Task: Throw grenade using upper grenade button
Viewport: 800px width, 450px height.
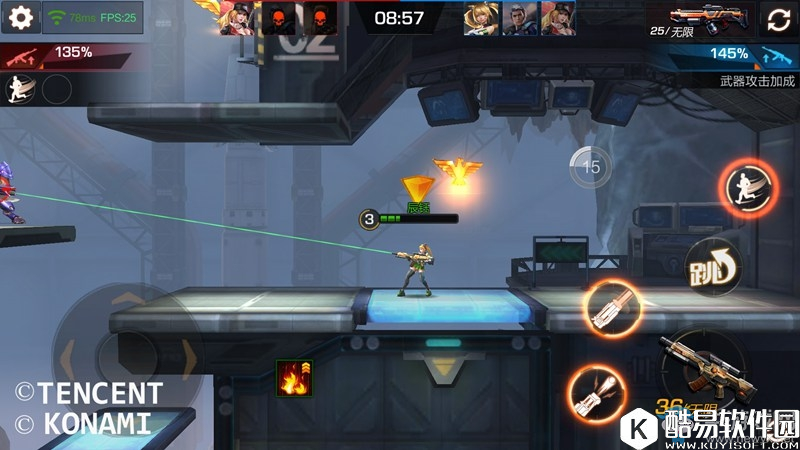Action: [x=612, y=308]
